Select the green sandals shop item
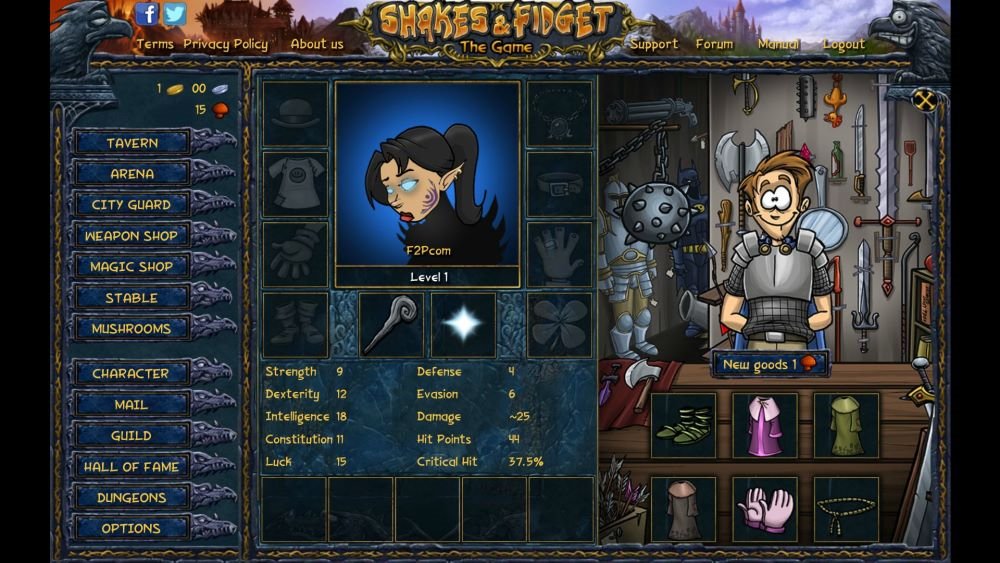This screenshot has height=563, width=1000. tap(684, 425)
